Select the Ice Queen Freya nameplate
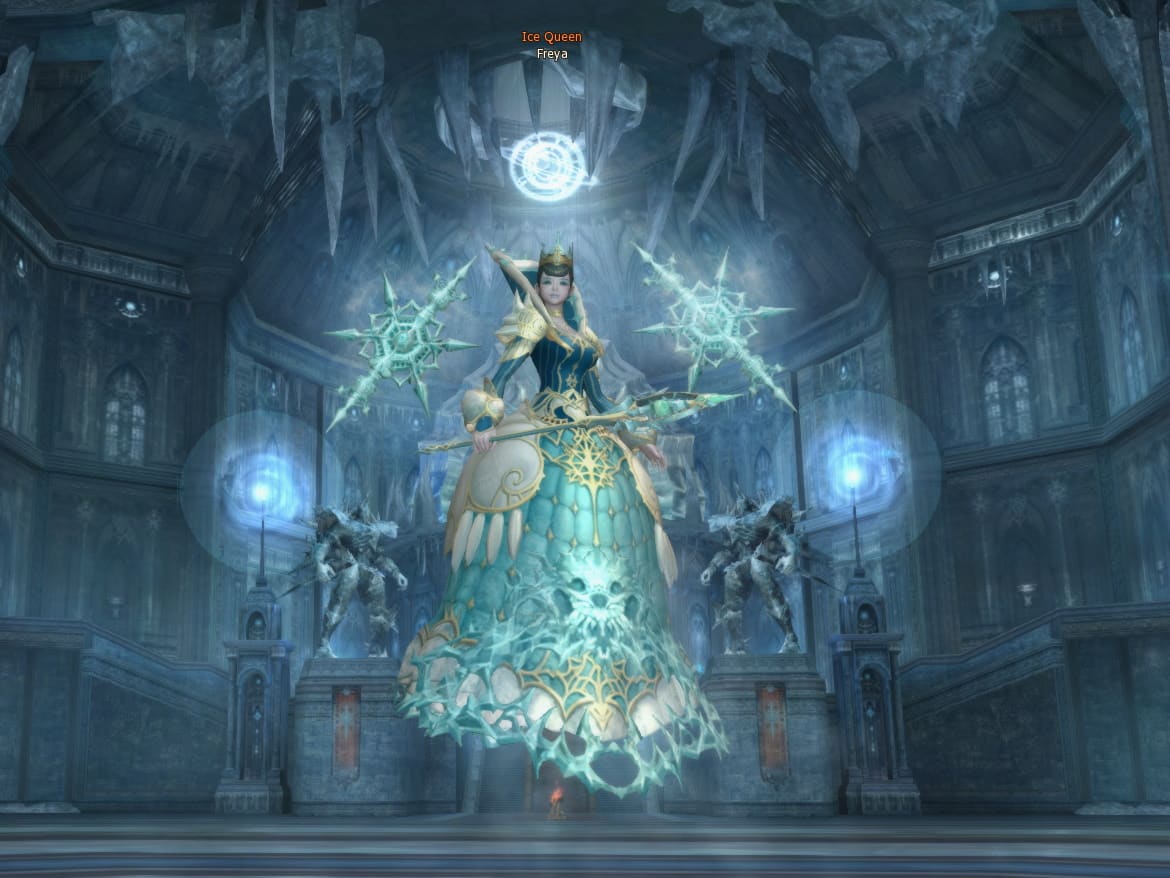Screen dimensions: 1170x878 coord(551,46)
